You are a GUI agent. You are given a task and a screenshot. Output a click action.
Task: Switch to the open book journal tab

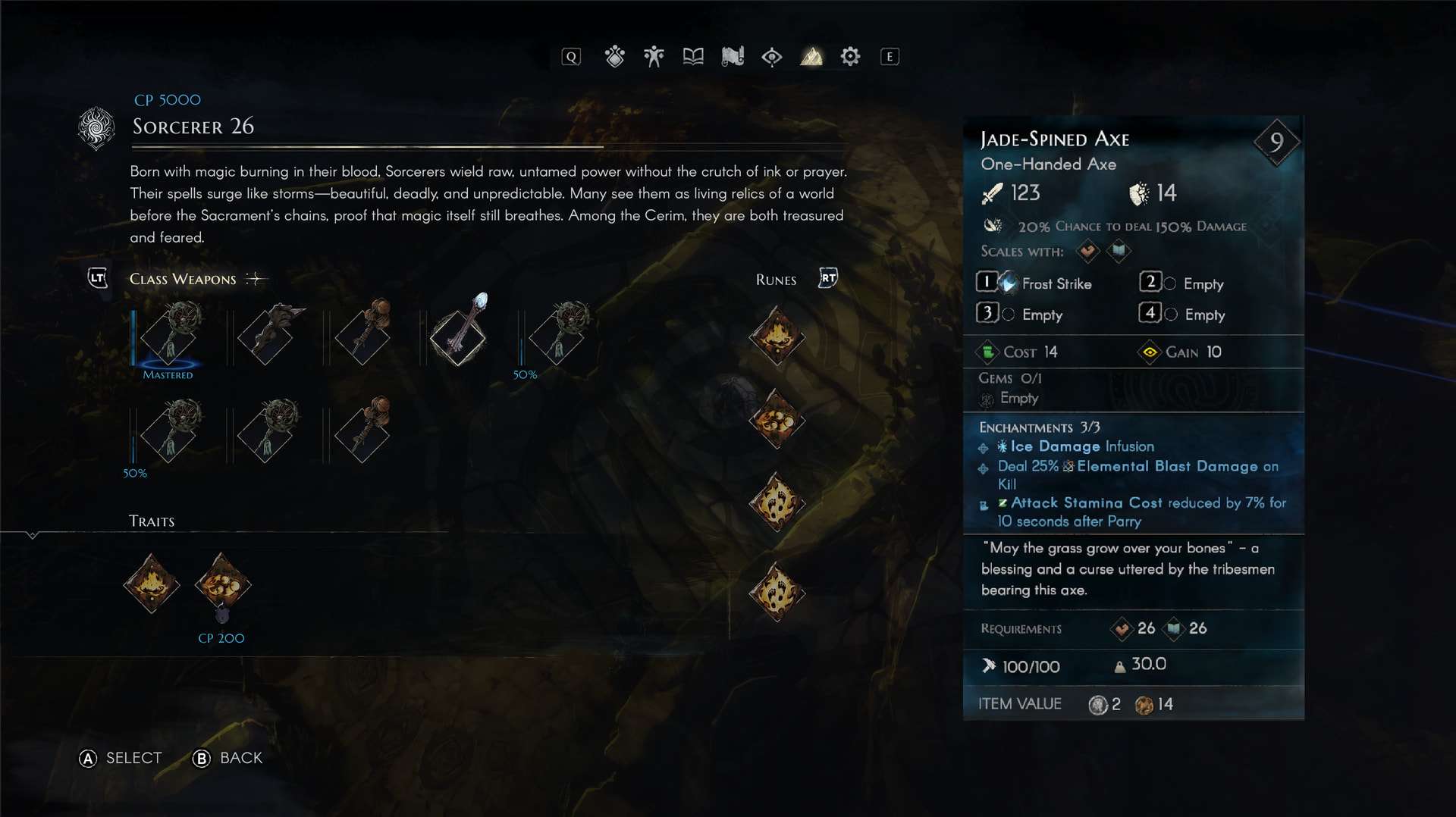tap(693, 56)
